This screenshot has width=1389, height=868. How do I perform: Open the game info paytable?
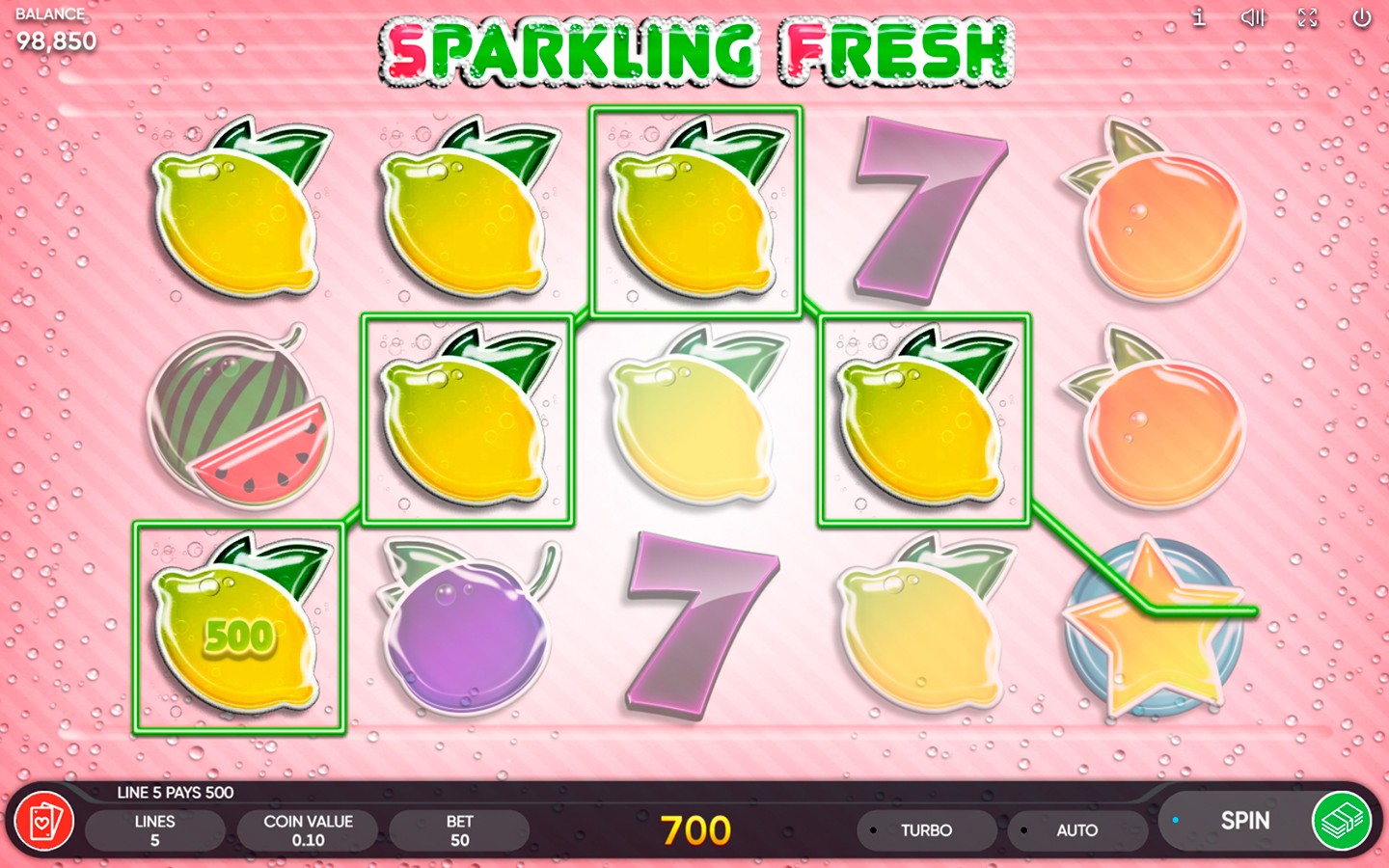click(x=1199, y=17)
